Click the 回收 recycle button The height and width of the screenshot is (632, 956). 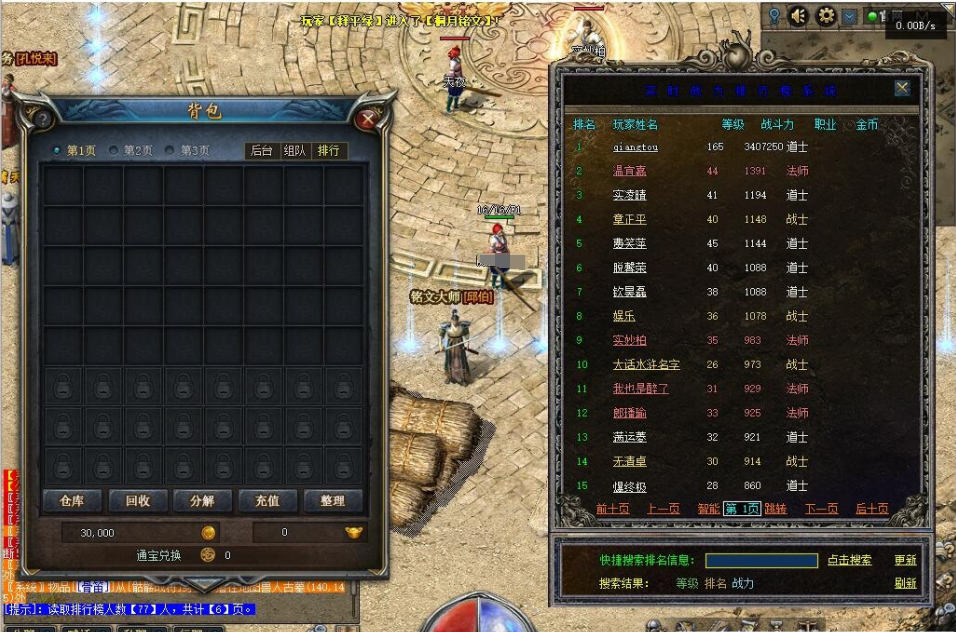coord(137,501)
